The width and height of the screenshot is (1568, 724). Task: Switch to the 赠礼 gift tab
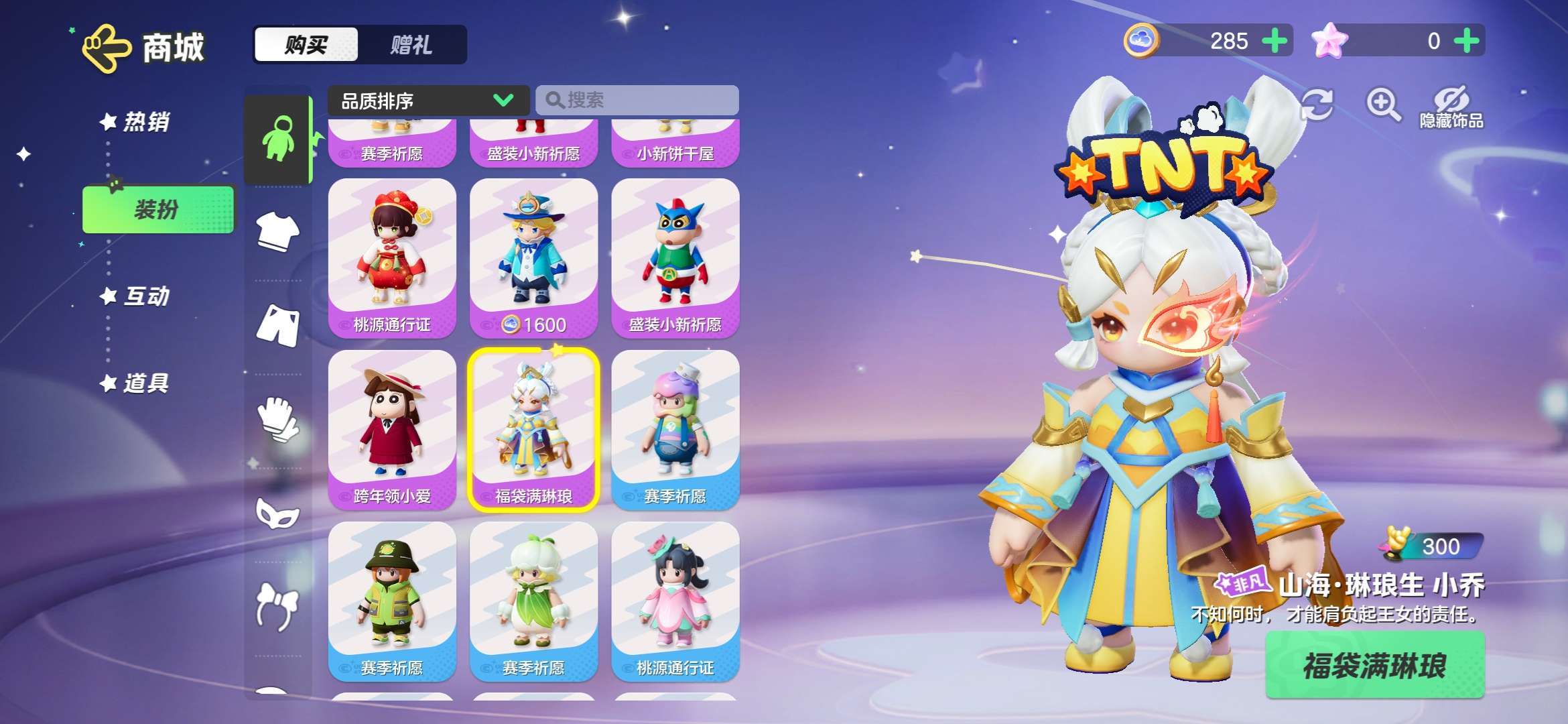(x=411, y=45)
